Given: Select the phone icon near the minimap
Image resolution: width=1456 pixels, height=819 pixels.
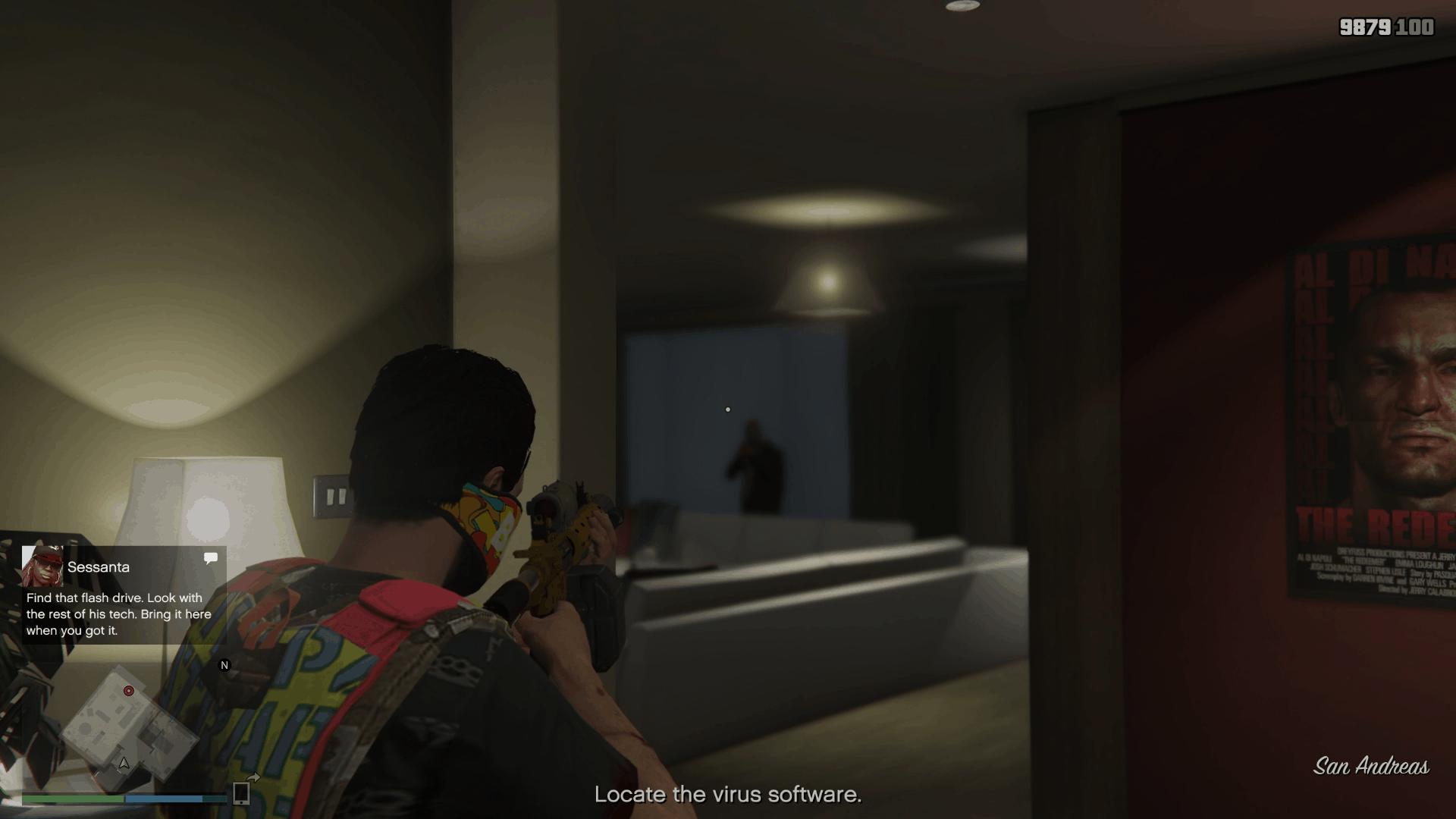Looking at the screenshot, I should coord(243,792).
